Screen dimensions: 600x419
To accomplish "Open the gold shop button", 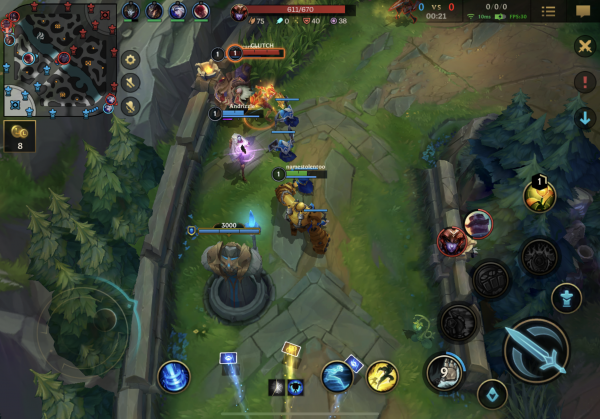I will click(x=19, y=136).
